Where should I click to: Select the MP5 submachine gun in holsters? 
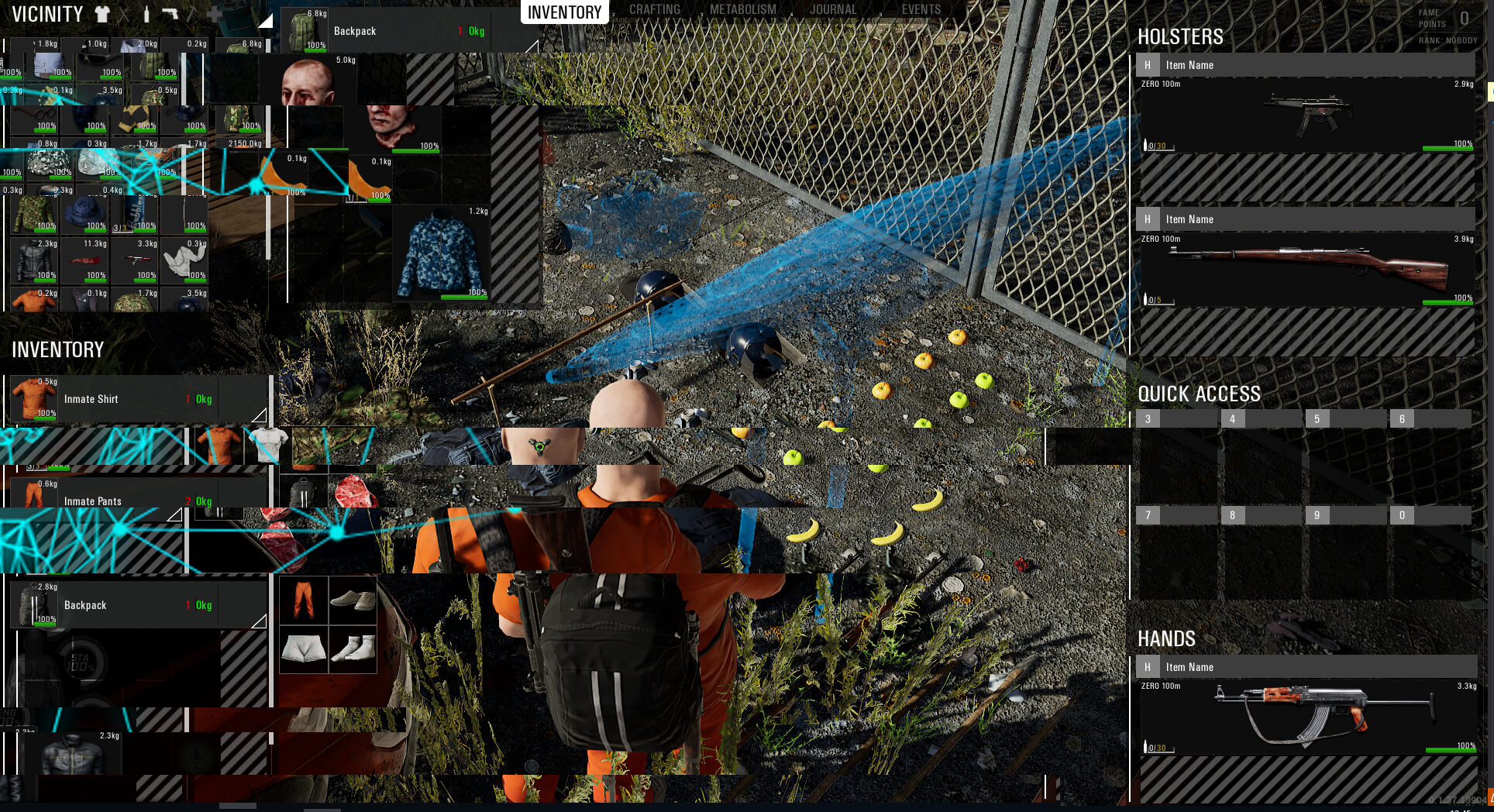click(x=1307, y=114)
